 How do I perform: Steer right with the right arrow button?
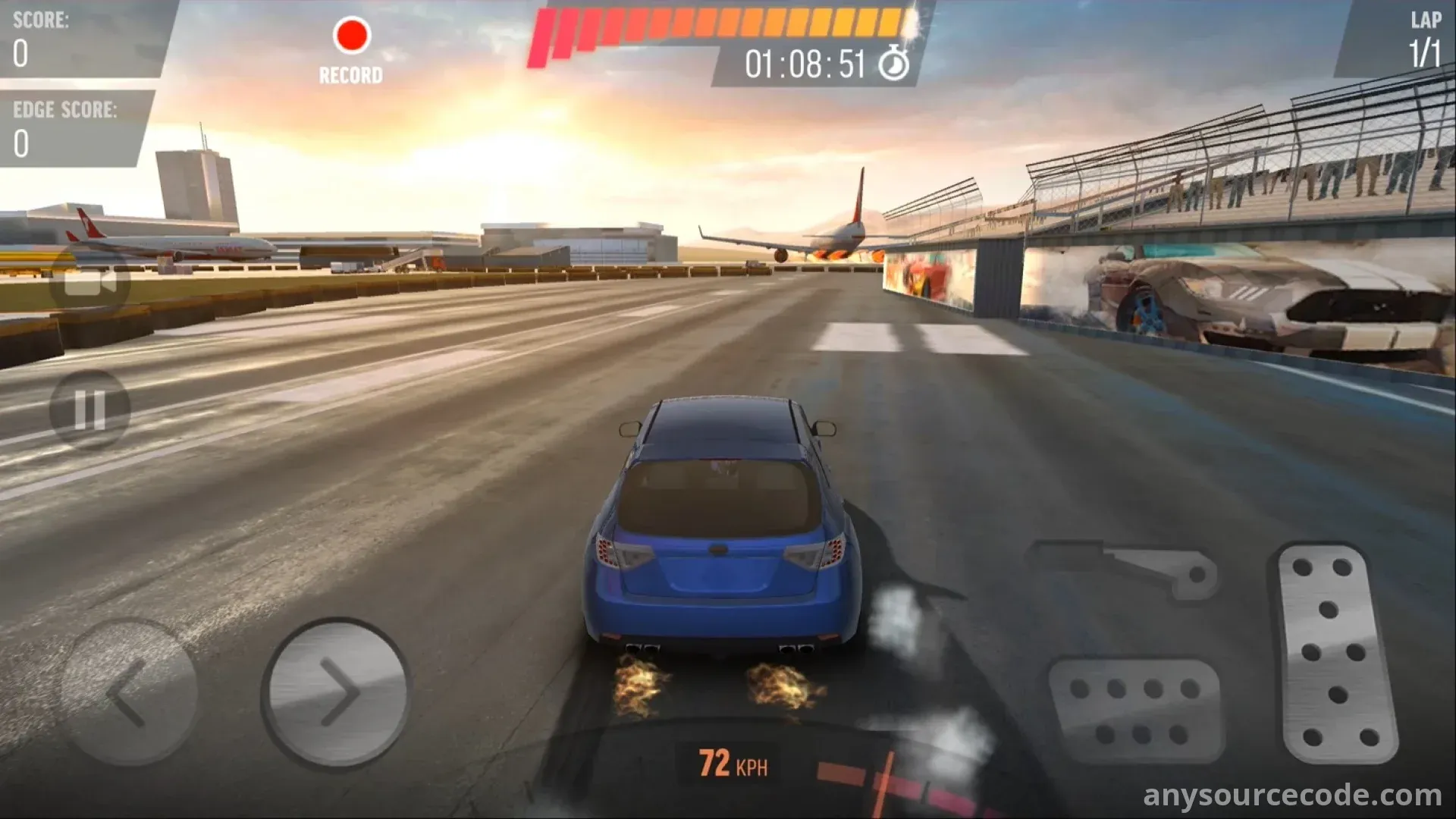tap(336, 692)
